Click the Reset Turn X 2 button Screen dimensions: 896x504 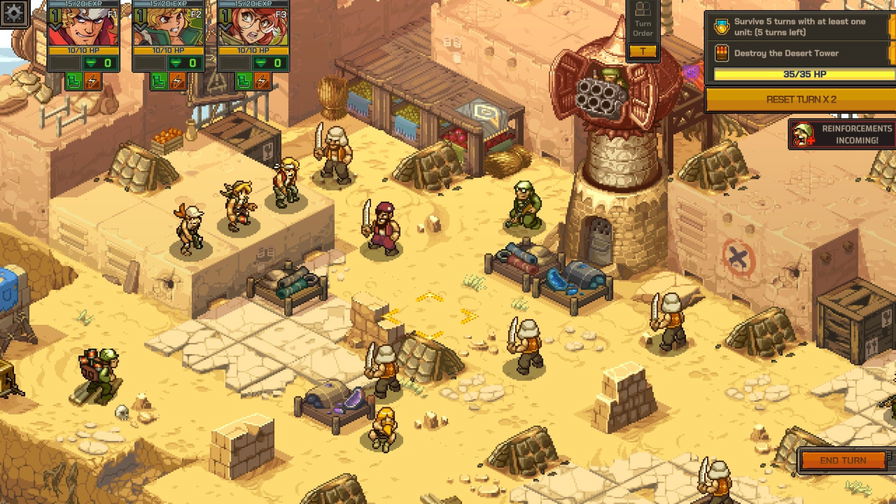(x=800, y=99)
